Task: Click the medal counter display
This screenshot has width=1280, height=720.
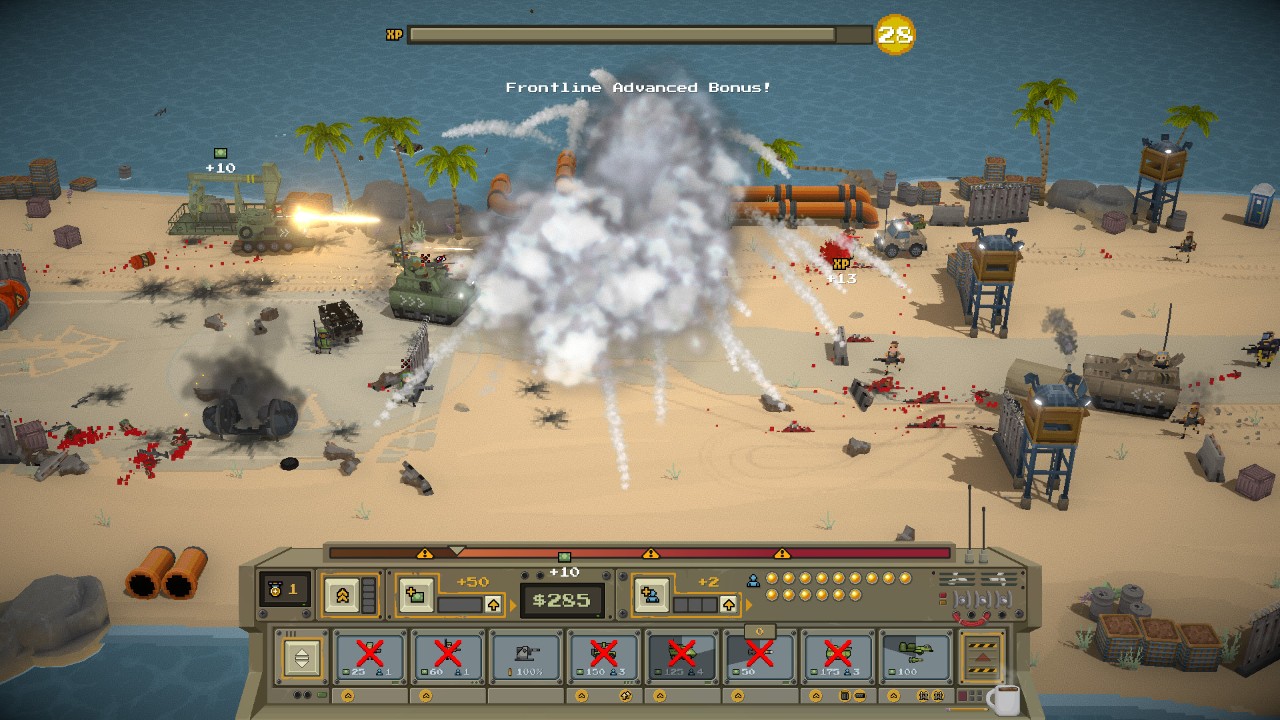Action: (x=283, y=590)
